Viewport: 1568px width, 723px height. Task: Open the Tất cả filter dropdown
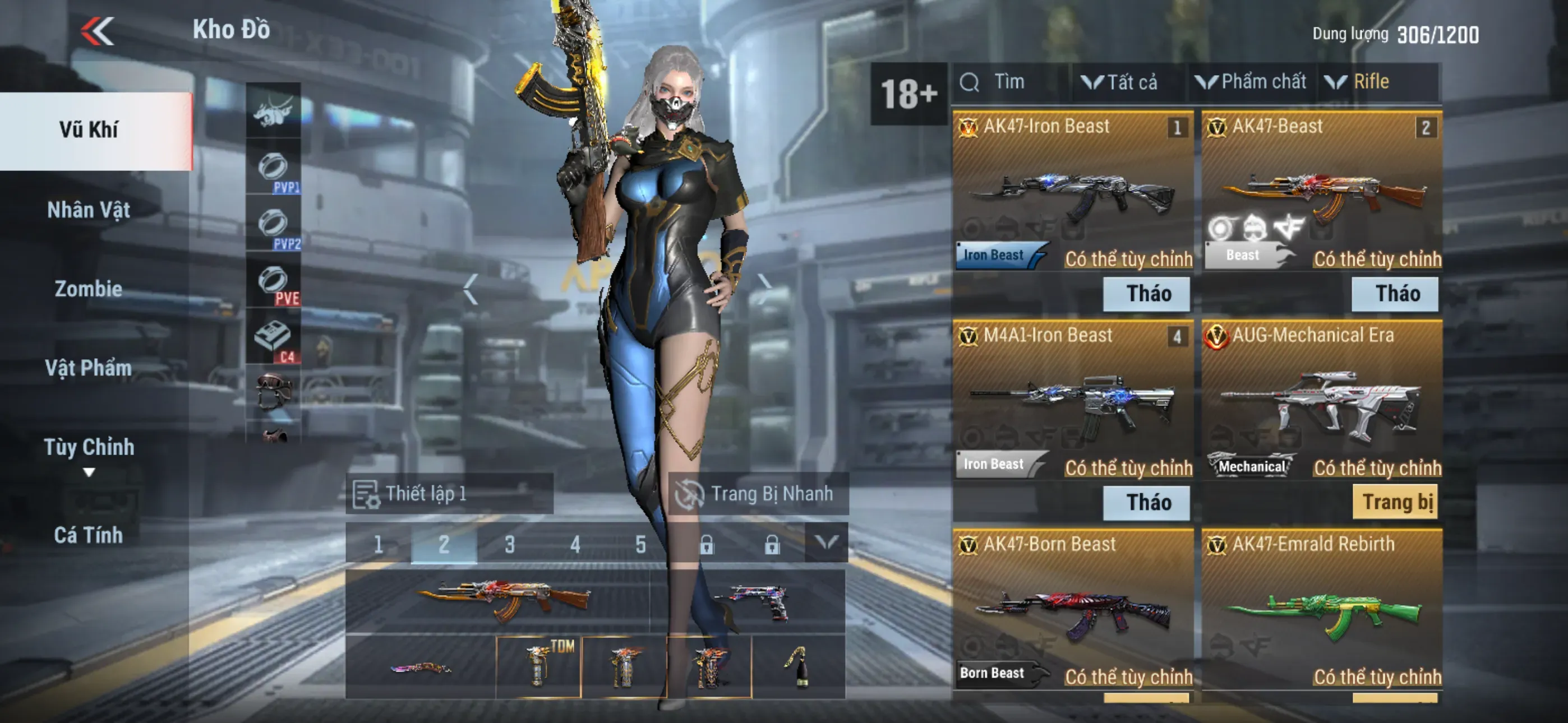pos(1120,82)
